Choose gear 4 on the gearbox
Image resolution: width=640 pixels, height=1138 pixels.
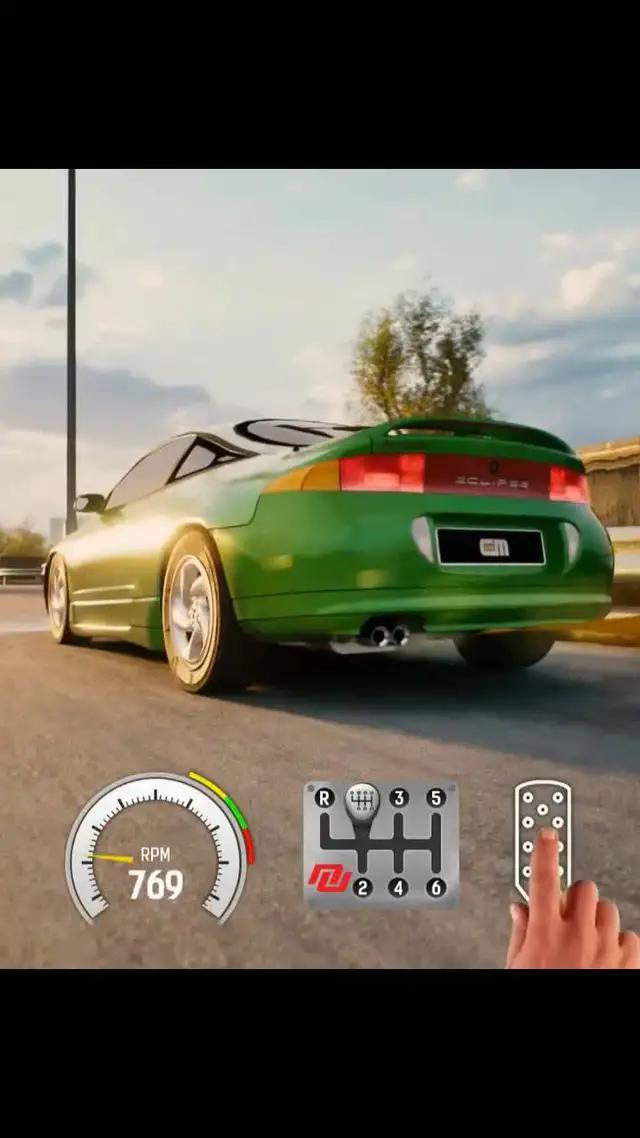pyautogui.click(x=399, y=887)
